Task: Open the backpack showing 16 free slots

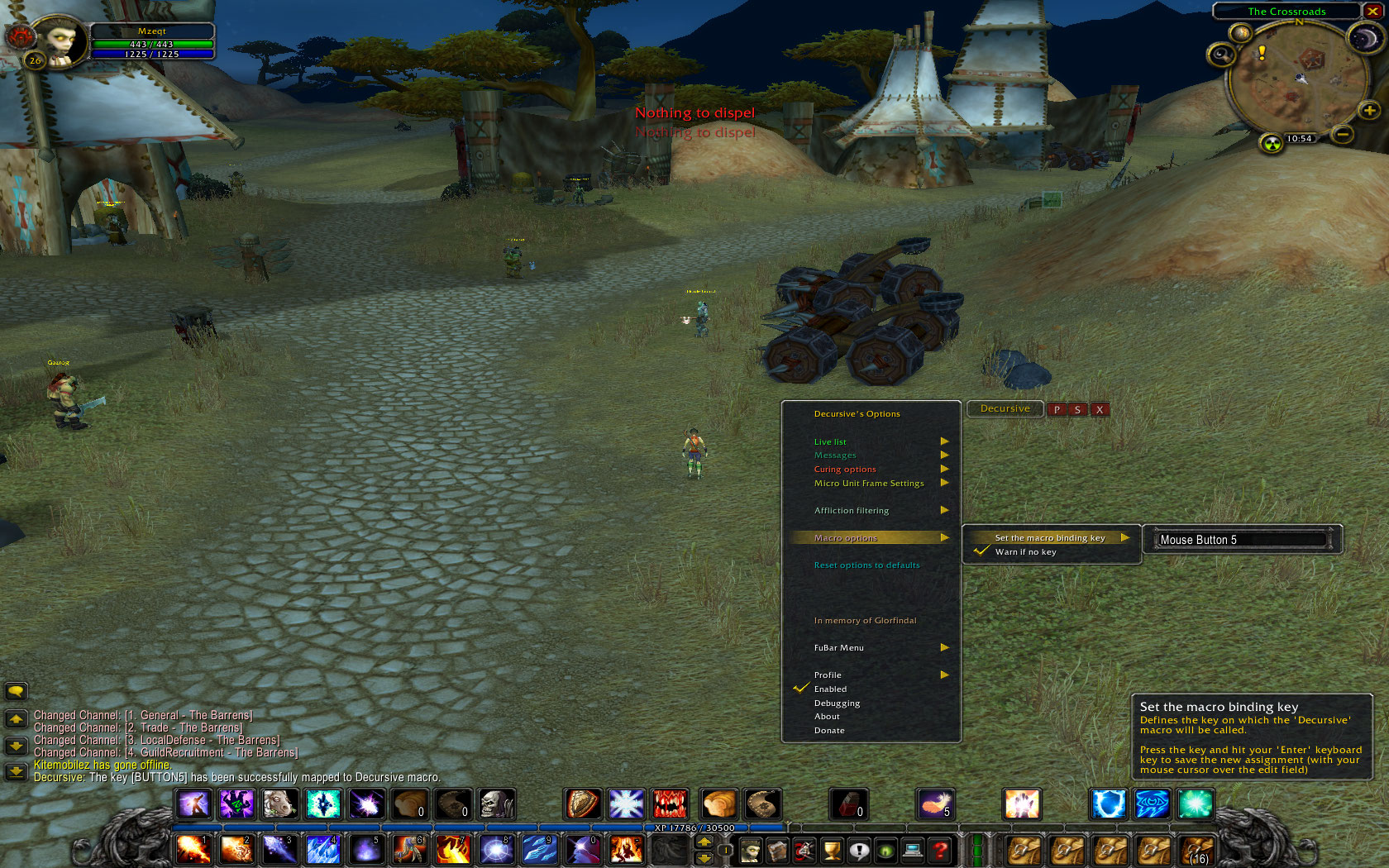Action: 1197,850
